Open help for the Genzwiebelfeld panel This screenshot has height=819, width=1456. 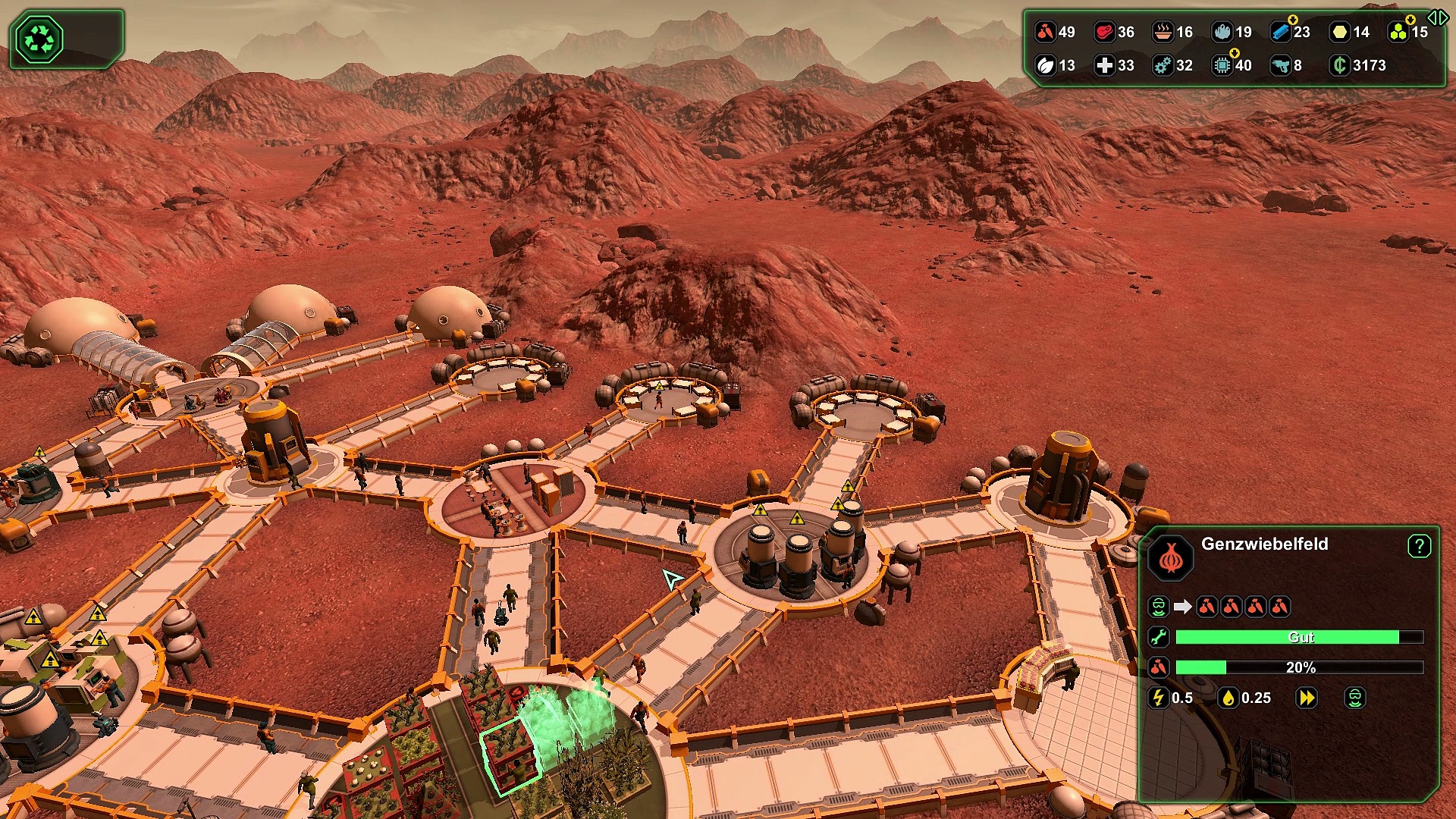click(1419, 546)
